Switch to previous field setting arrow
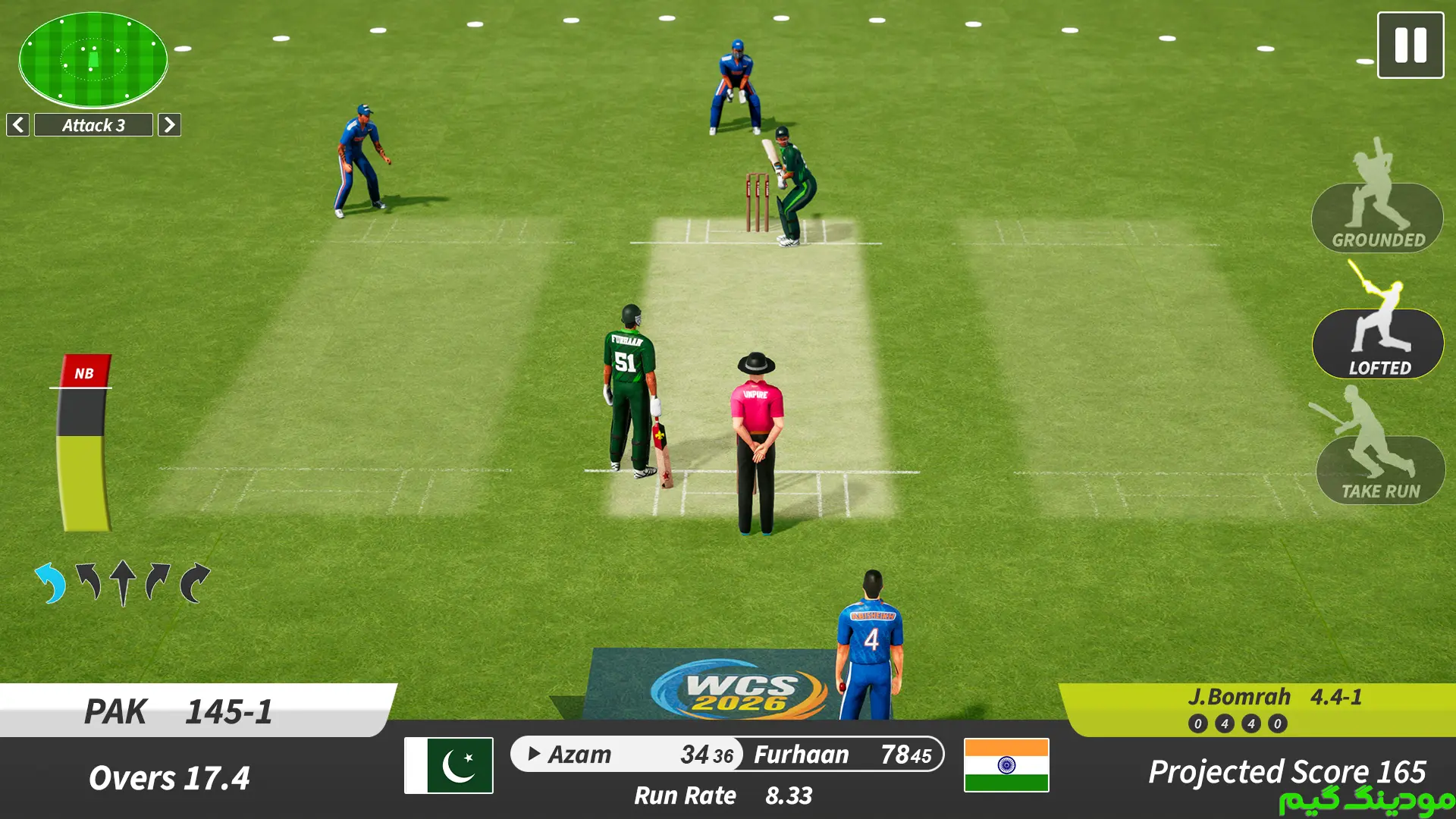 pos(18,125)
